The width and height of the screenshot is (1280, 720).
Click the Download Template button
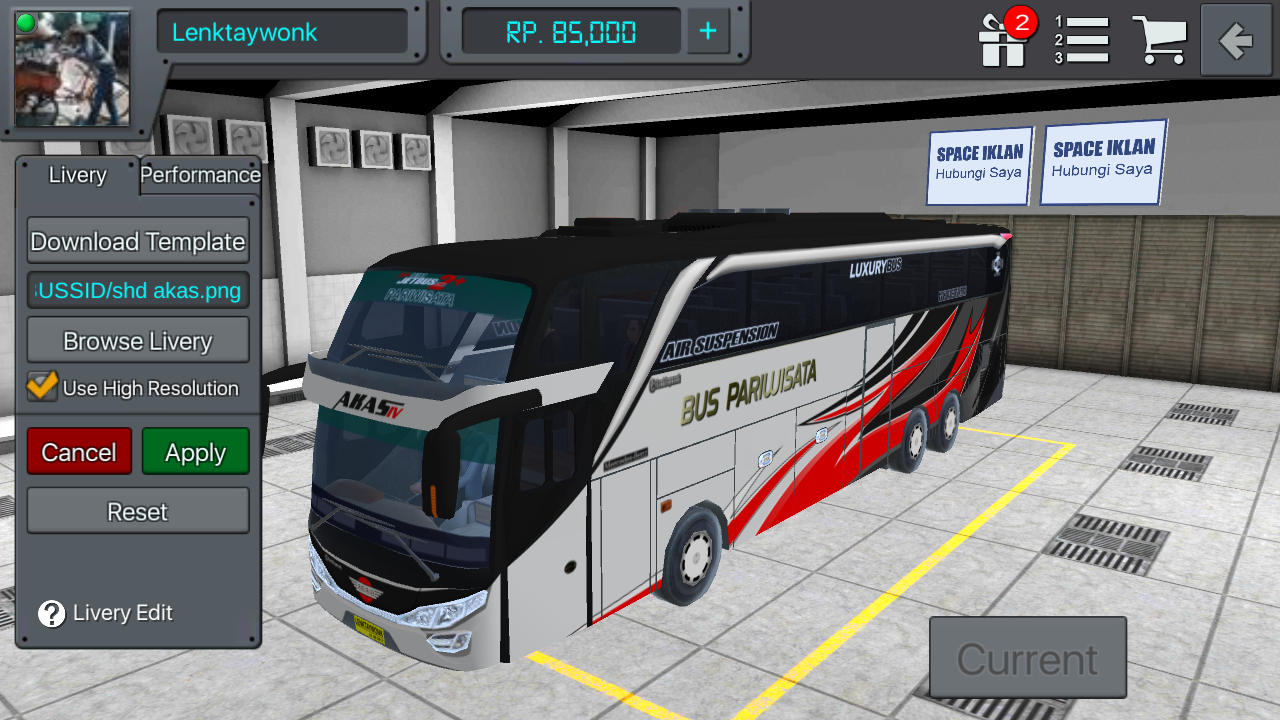(137, 241)
